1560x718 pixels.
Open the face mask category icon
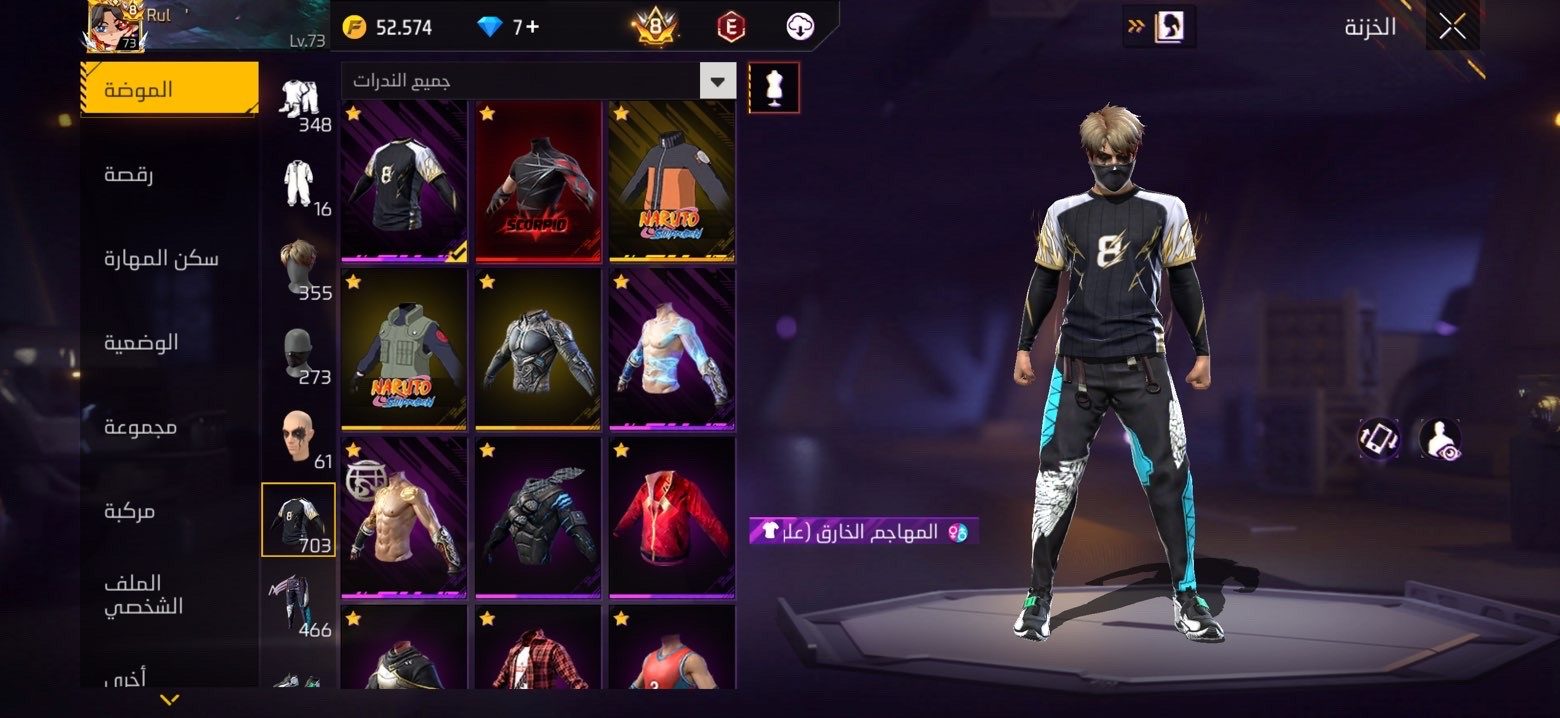click(x=298, y=352)
